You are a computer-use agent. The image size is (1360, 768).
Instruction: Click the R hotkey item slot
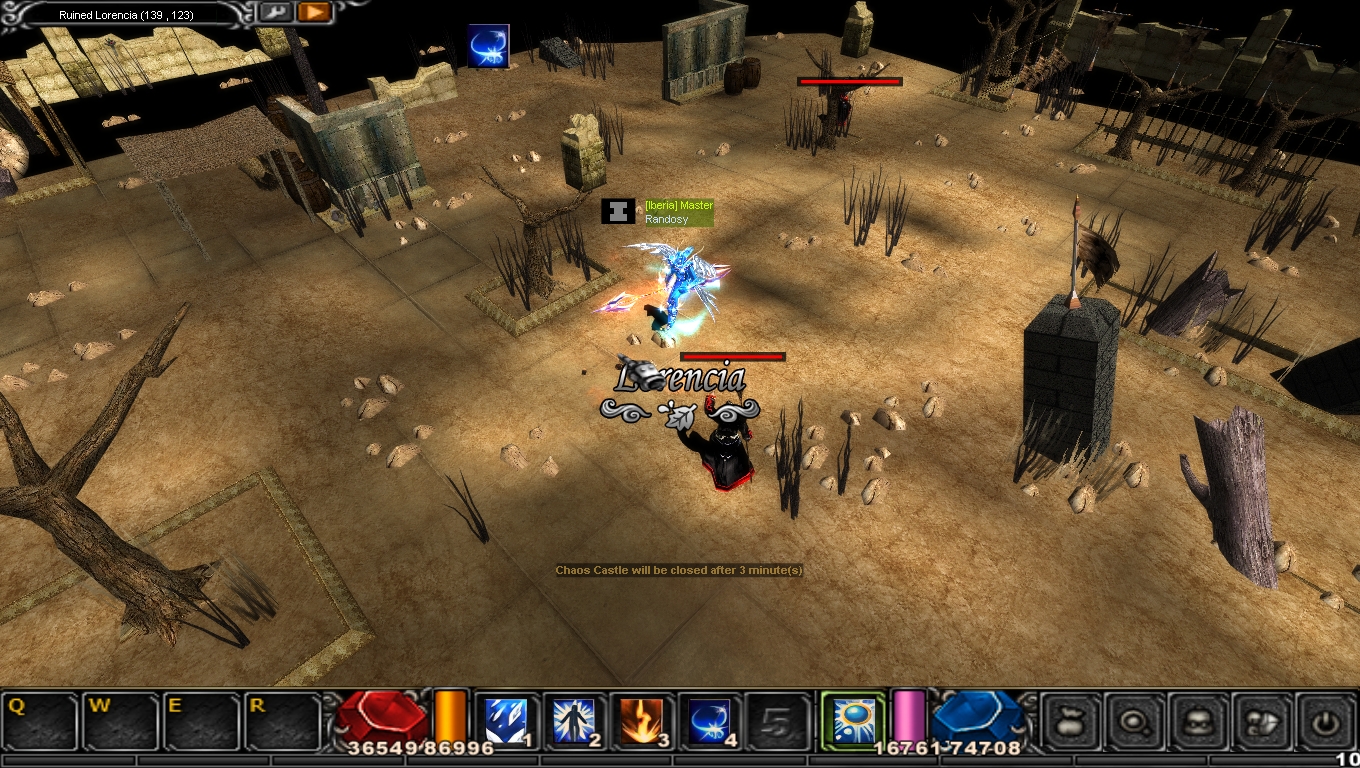coord(283,721)
